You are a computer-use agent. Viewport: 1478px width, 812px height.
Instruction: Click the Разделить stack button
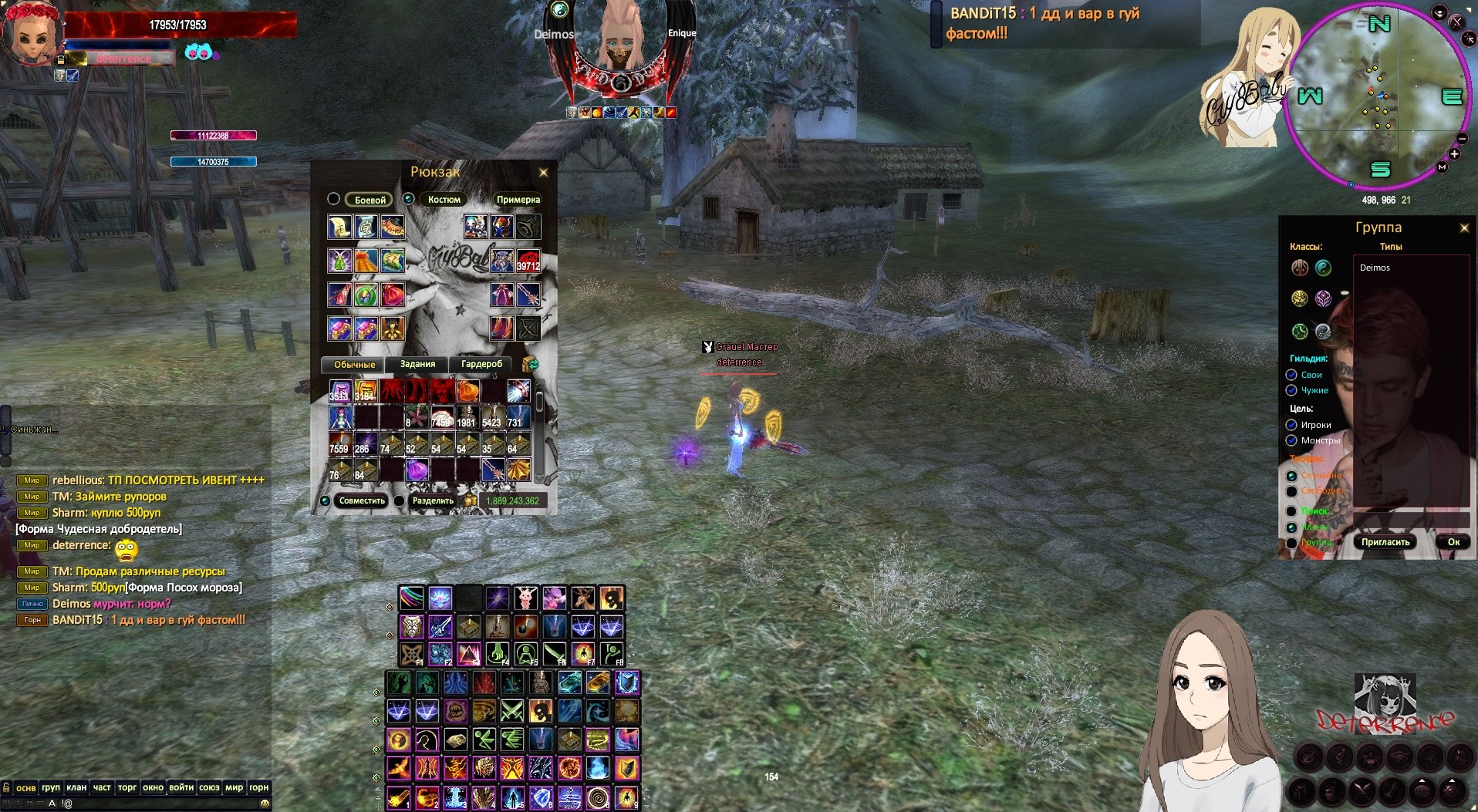[x=433, y=501]
